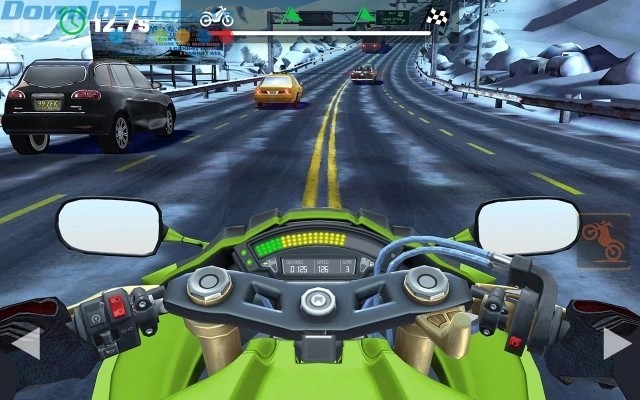
Task: Tap the right steering arrow
Action: 616,343
